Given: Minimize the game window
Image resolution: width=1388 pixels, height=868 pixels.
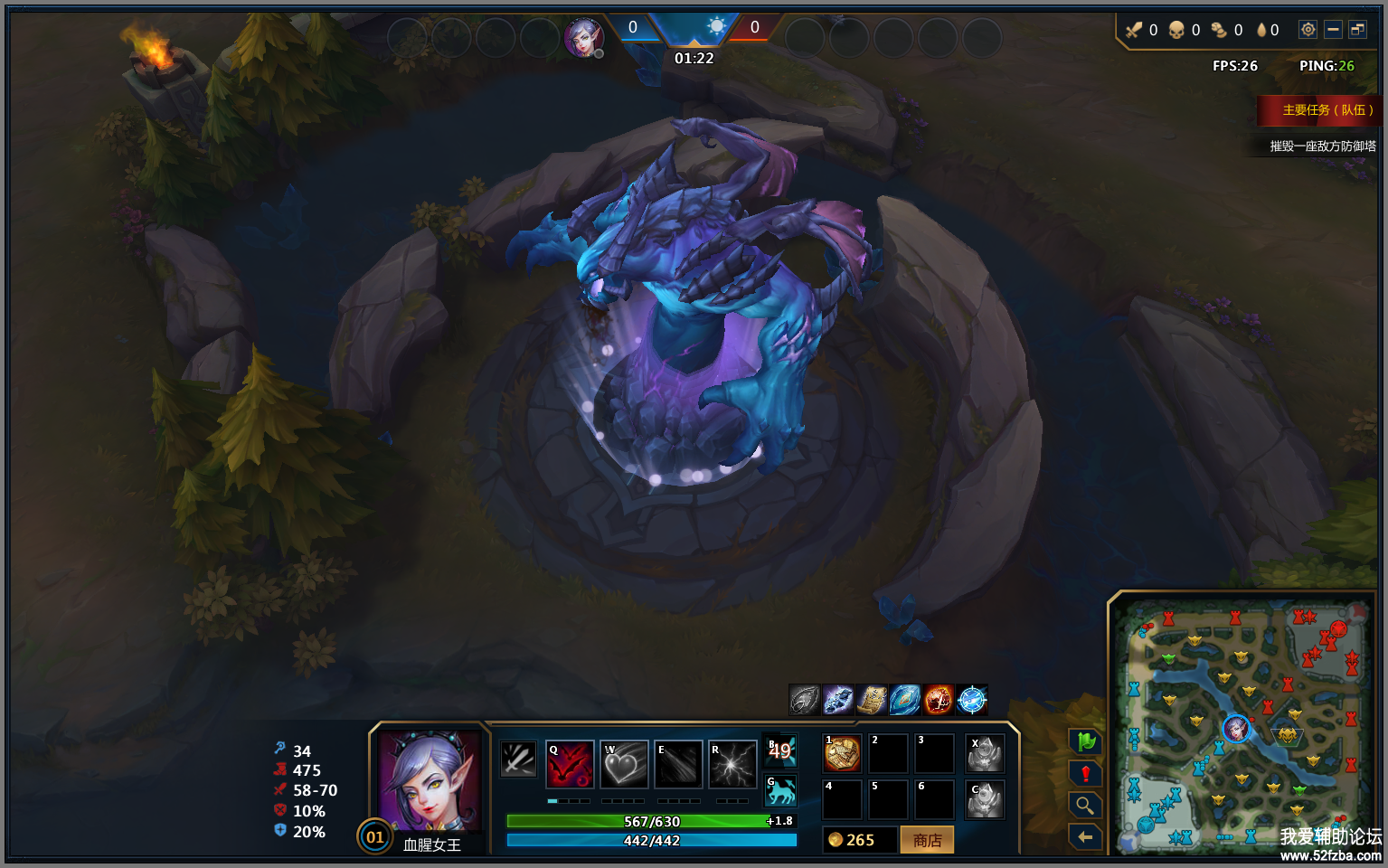Looking at the screenshot, I should [1333, 30].
